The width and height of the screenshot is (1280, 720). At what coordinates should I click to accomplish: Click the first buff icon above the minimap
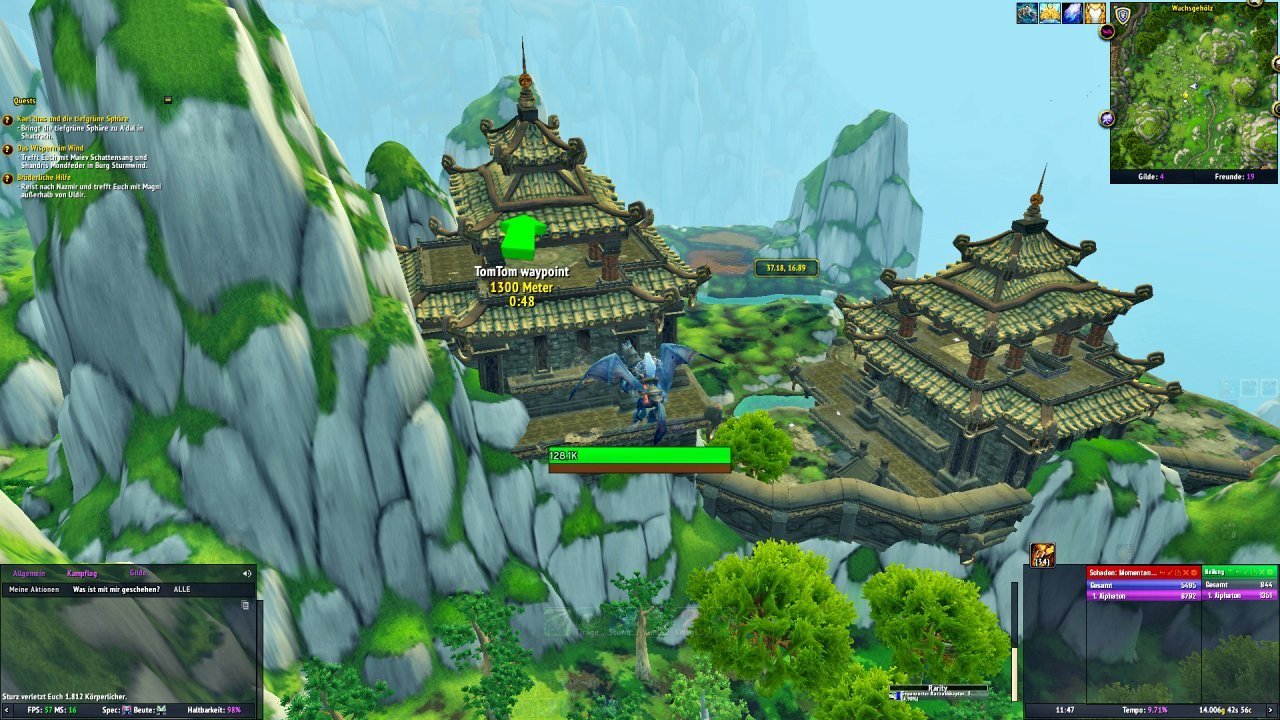click(x=1026, y=13)
